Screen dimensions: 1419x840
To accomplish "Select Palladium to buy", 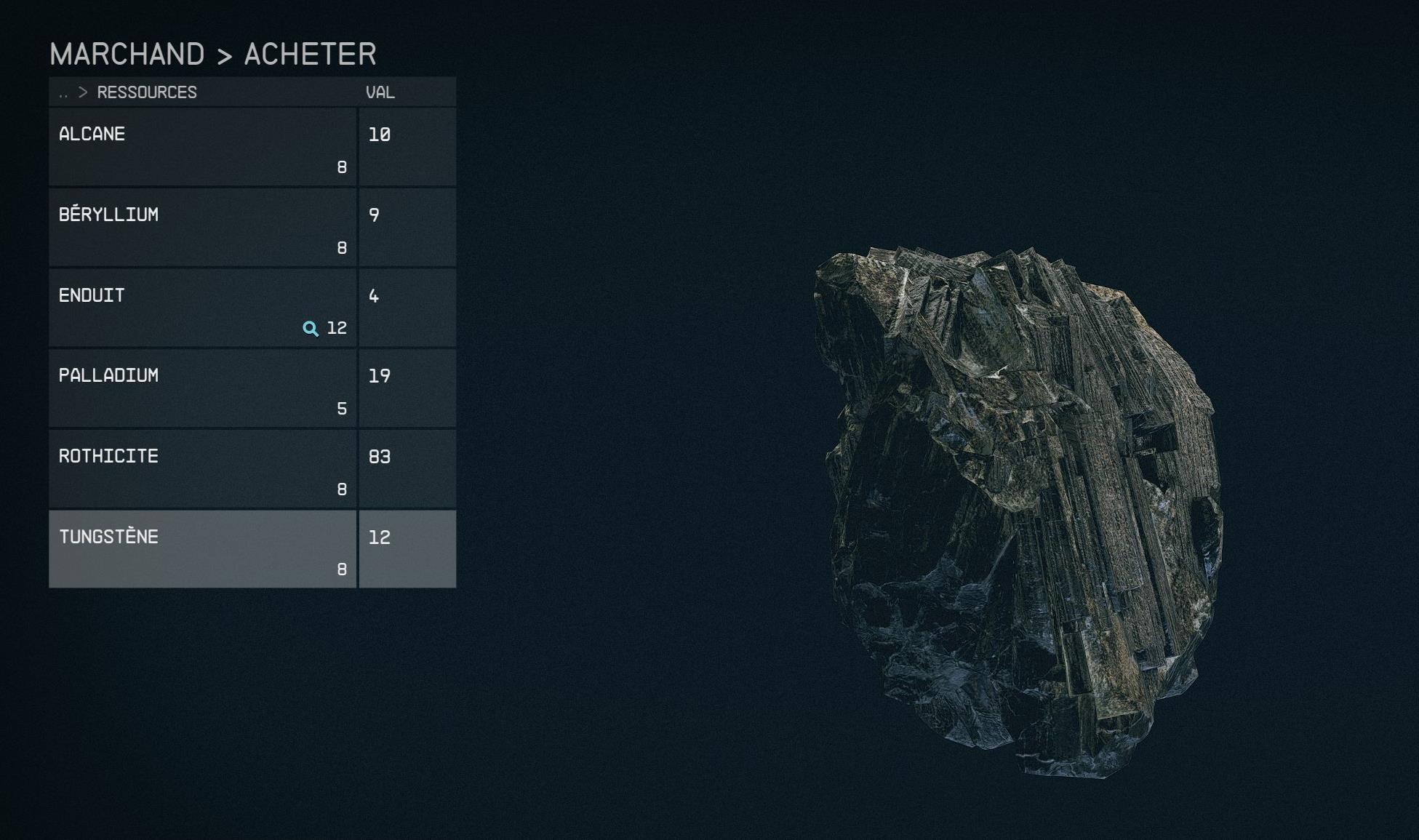I will point(202,388).
